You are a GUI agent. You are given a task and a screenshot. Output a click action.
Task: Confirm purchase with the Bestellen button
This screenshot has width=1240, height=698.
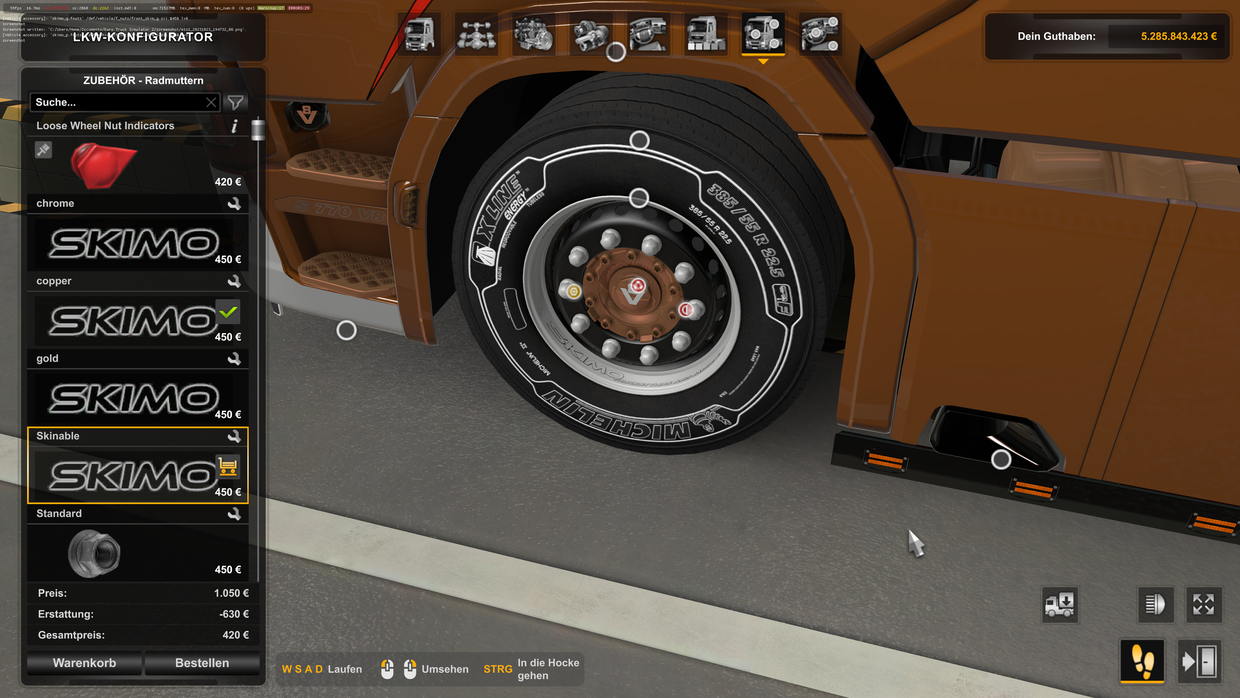click(x=202, y=663)
